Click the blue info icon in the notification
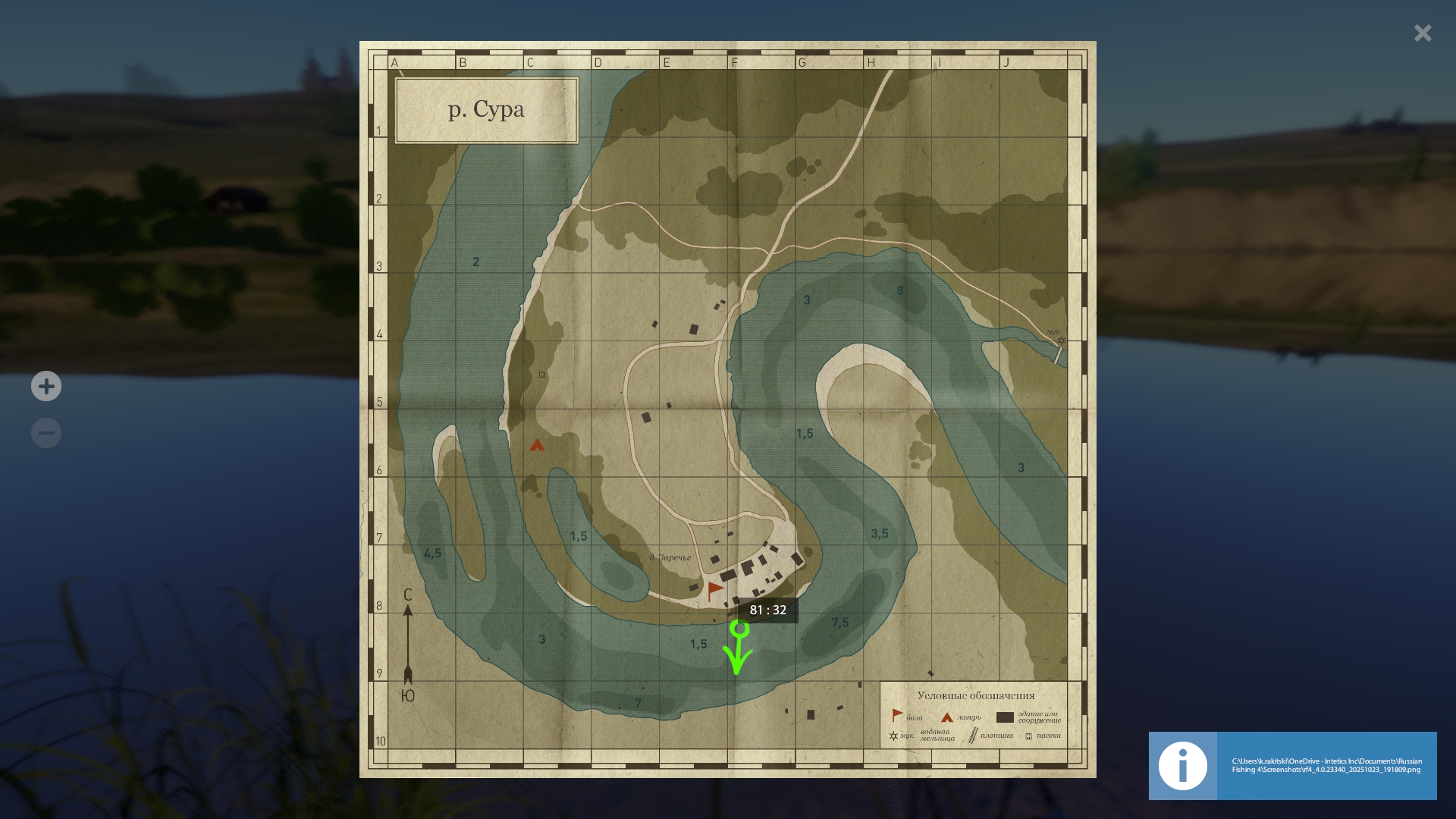The width and height of the screenshot is (1456, 819). pyautogui.click(x=1182, y=766)
